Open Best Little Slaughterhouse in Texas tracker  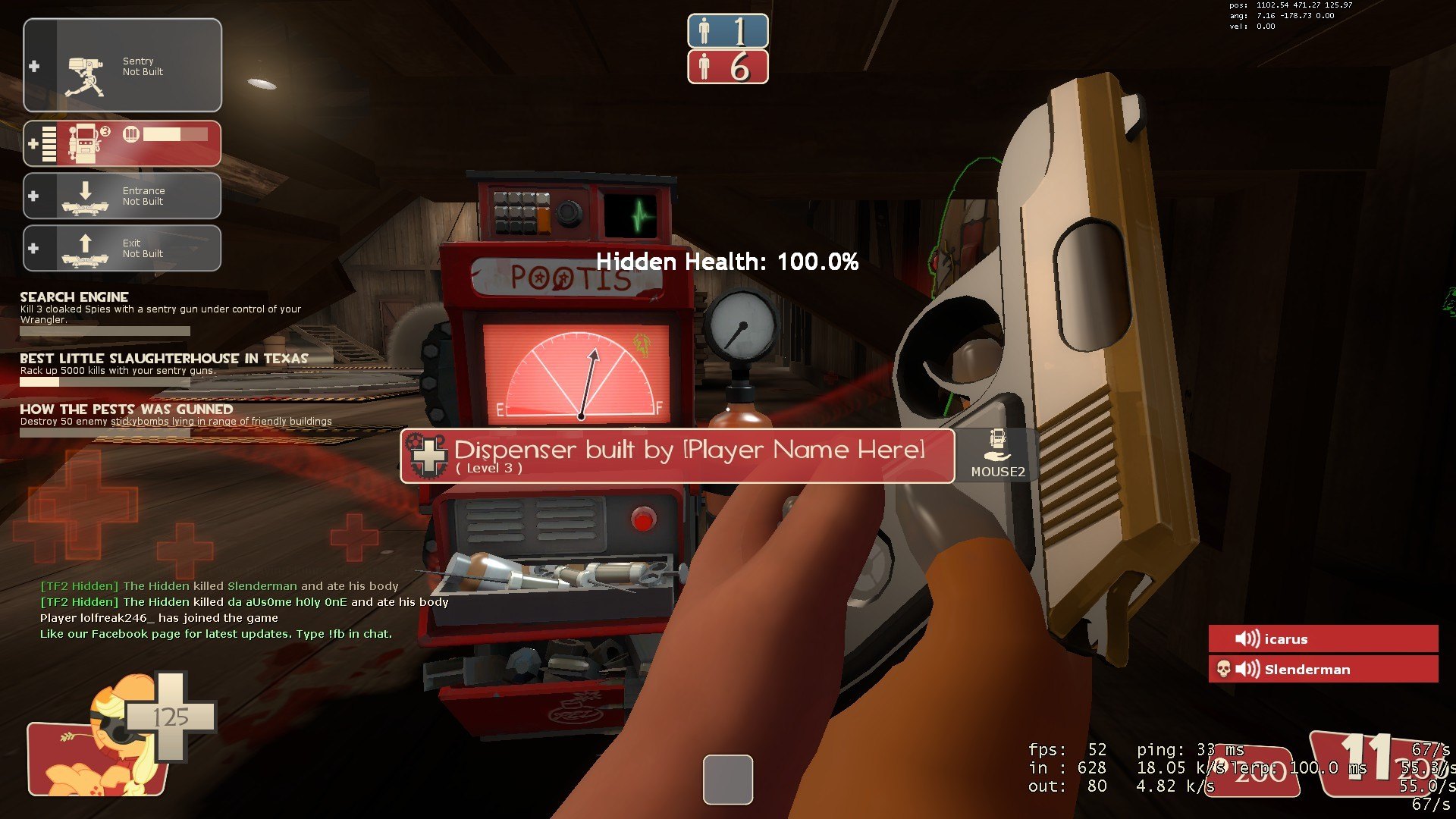(164, 364)
